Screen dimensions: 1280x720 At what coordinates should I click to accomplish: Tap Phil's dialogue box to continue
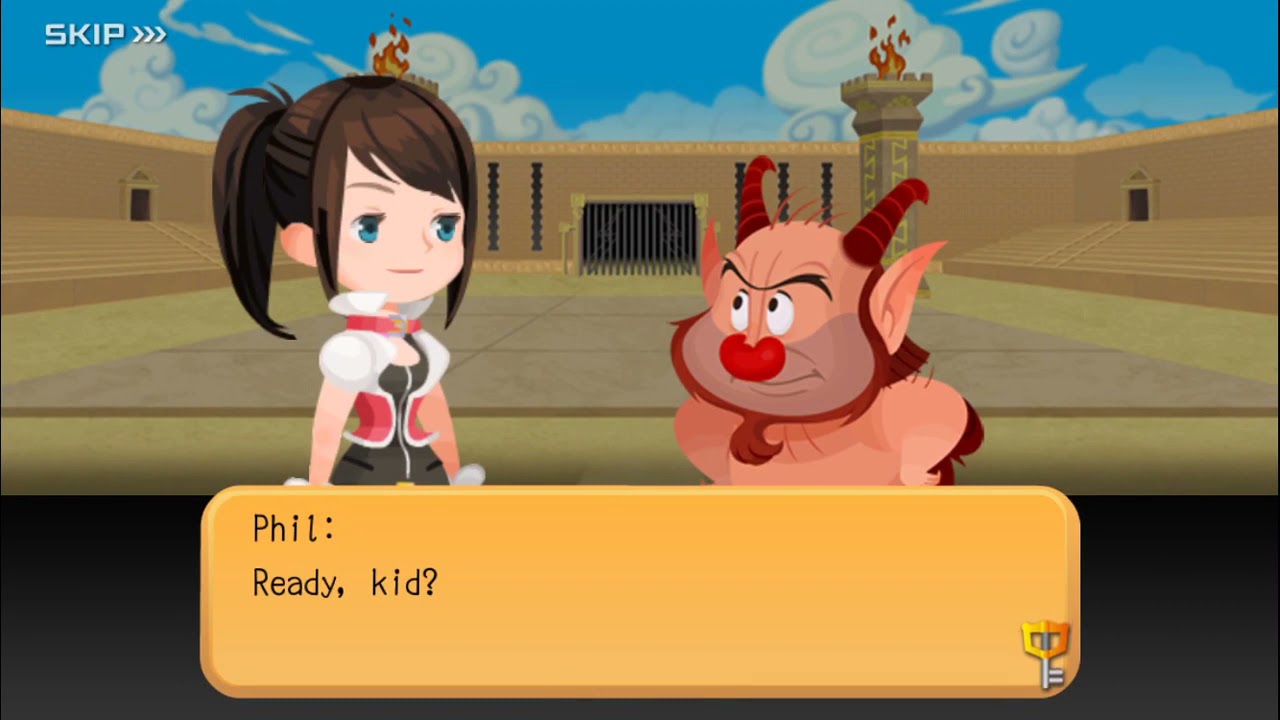[x=640, y=590]
